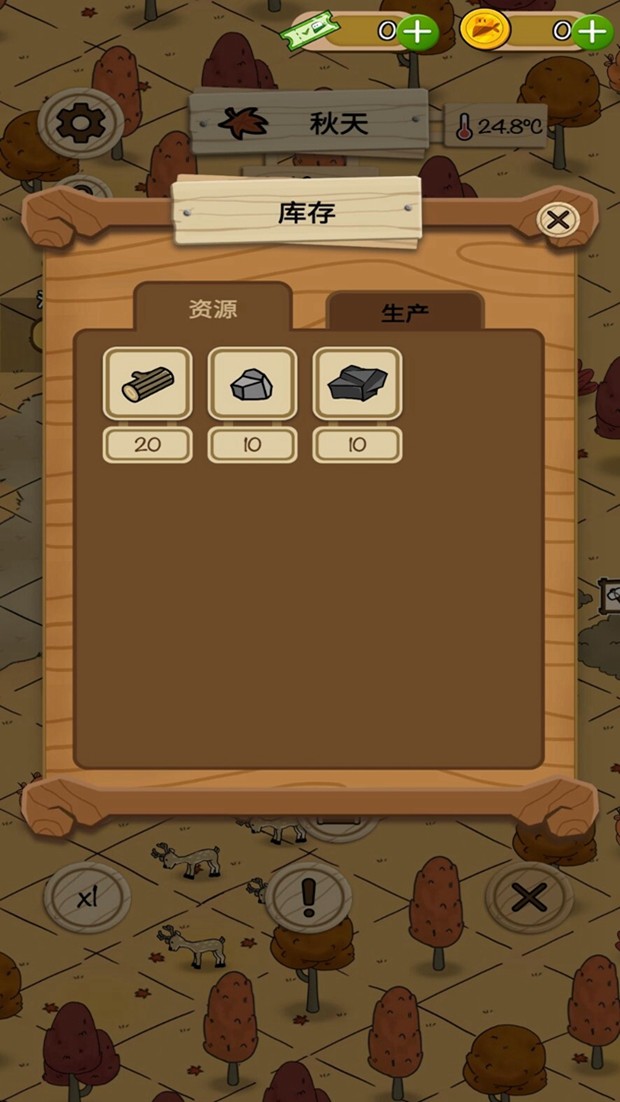Switch to the 生产 production tab
The width and height of the screenshot is (620, 1102).
pyautogui.click(x=405, y=312)
